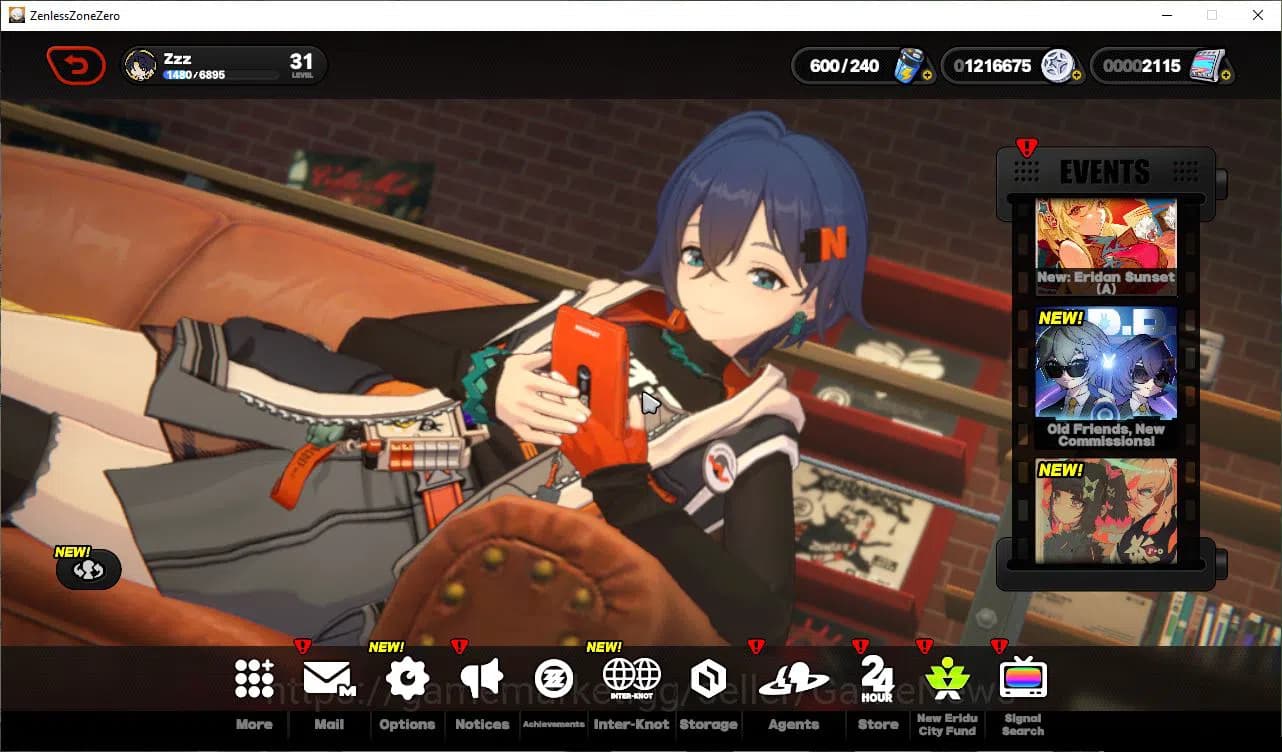Open the EVENTS panel header
1282x752 pixels.
coord(1105,171)
